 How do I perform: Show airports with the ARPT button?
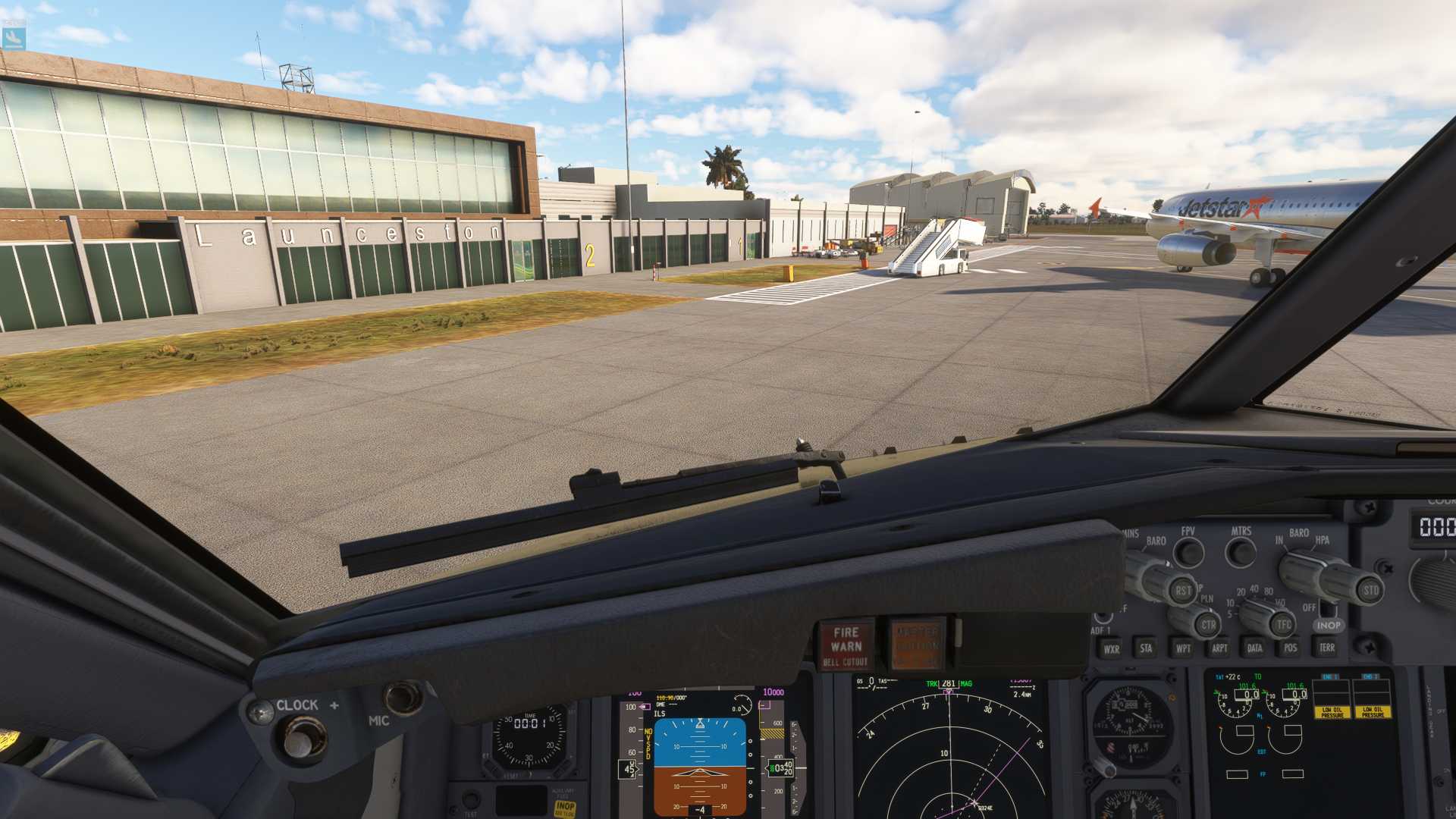pyautogui.click(x=1219, y=648)
